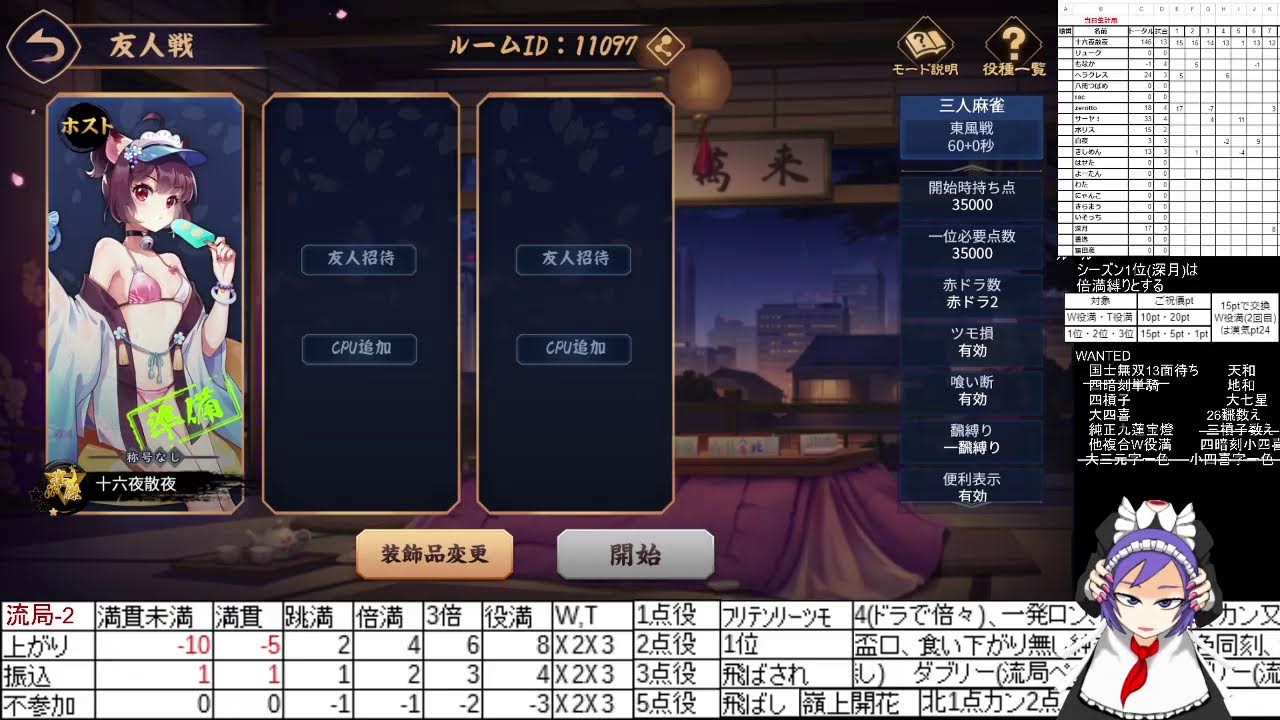Click 友人招待 in the middle seat

click(358, 259)
